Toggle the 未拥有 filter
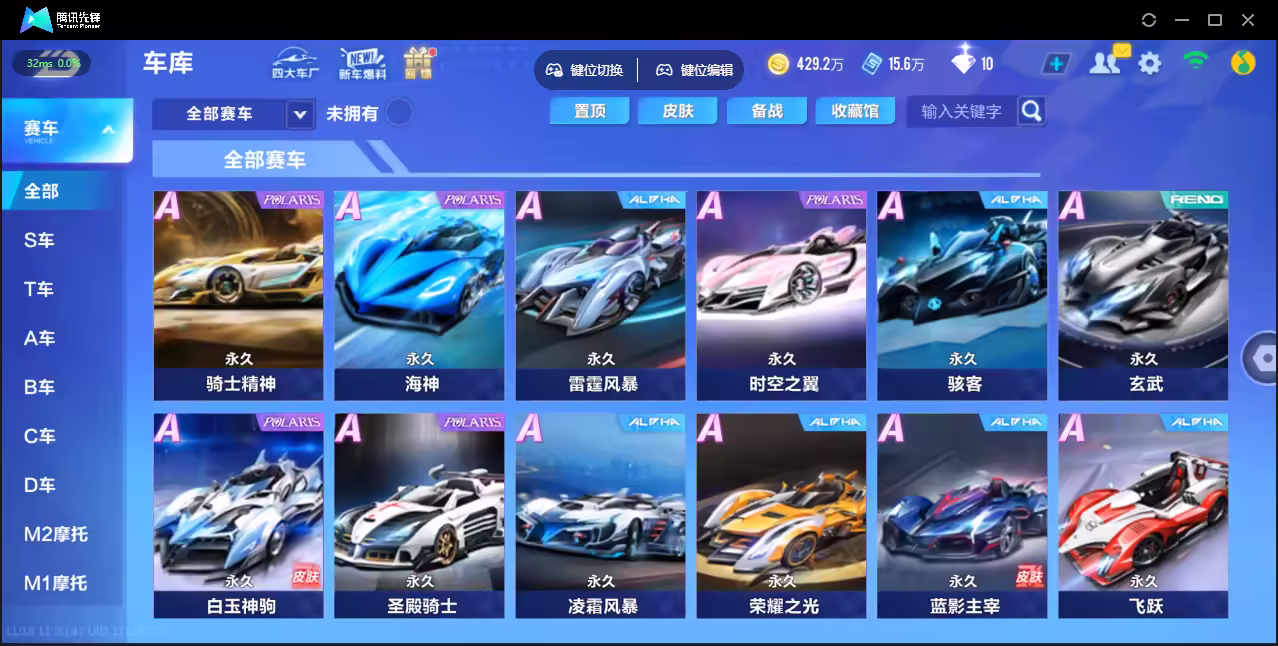The image size is (1278, 646). 399,112
